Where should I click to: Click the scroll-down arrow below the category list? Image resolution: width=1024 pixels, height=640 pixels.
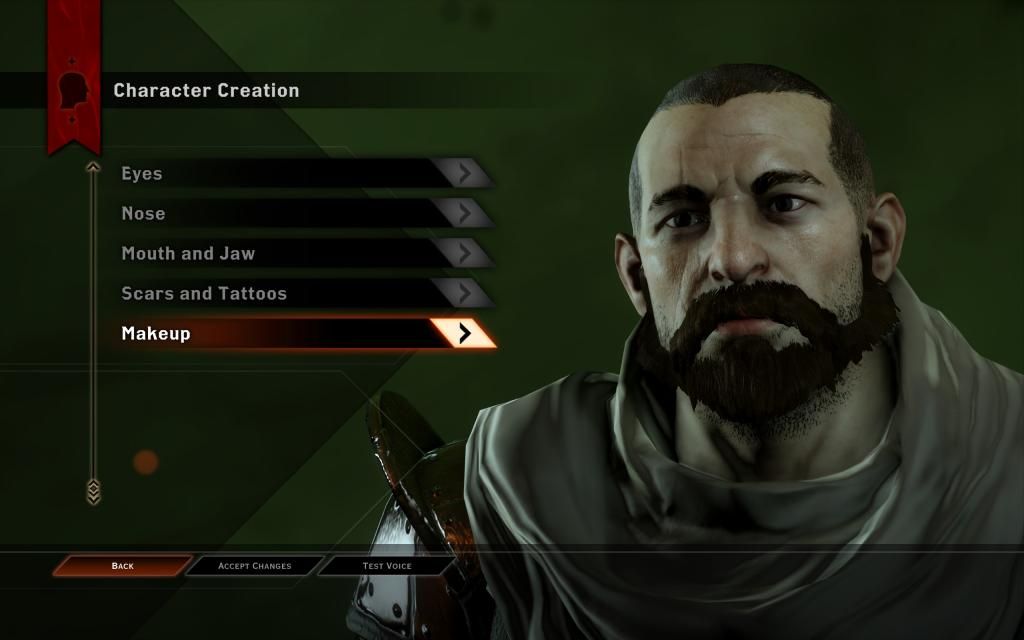(x=93, y=490)
